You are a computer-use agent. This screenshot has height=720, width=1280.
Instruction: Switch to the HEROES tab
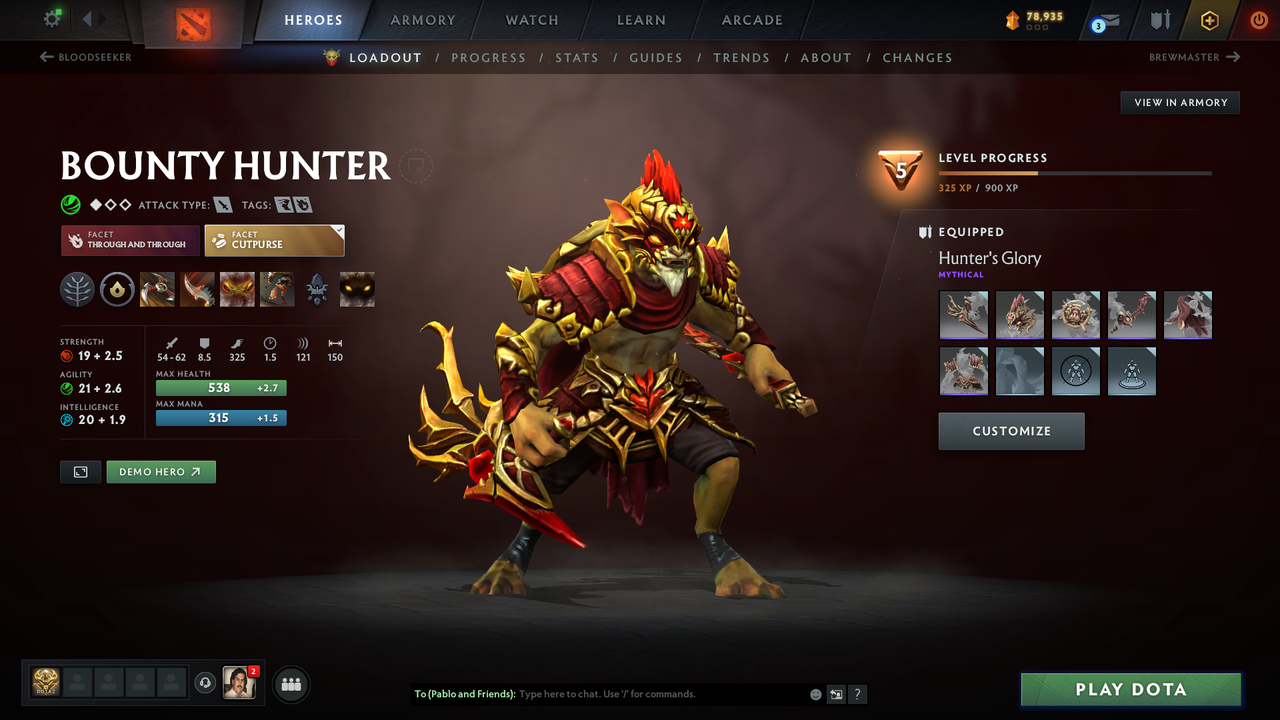[313, 19]
